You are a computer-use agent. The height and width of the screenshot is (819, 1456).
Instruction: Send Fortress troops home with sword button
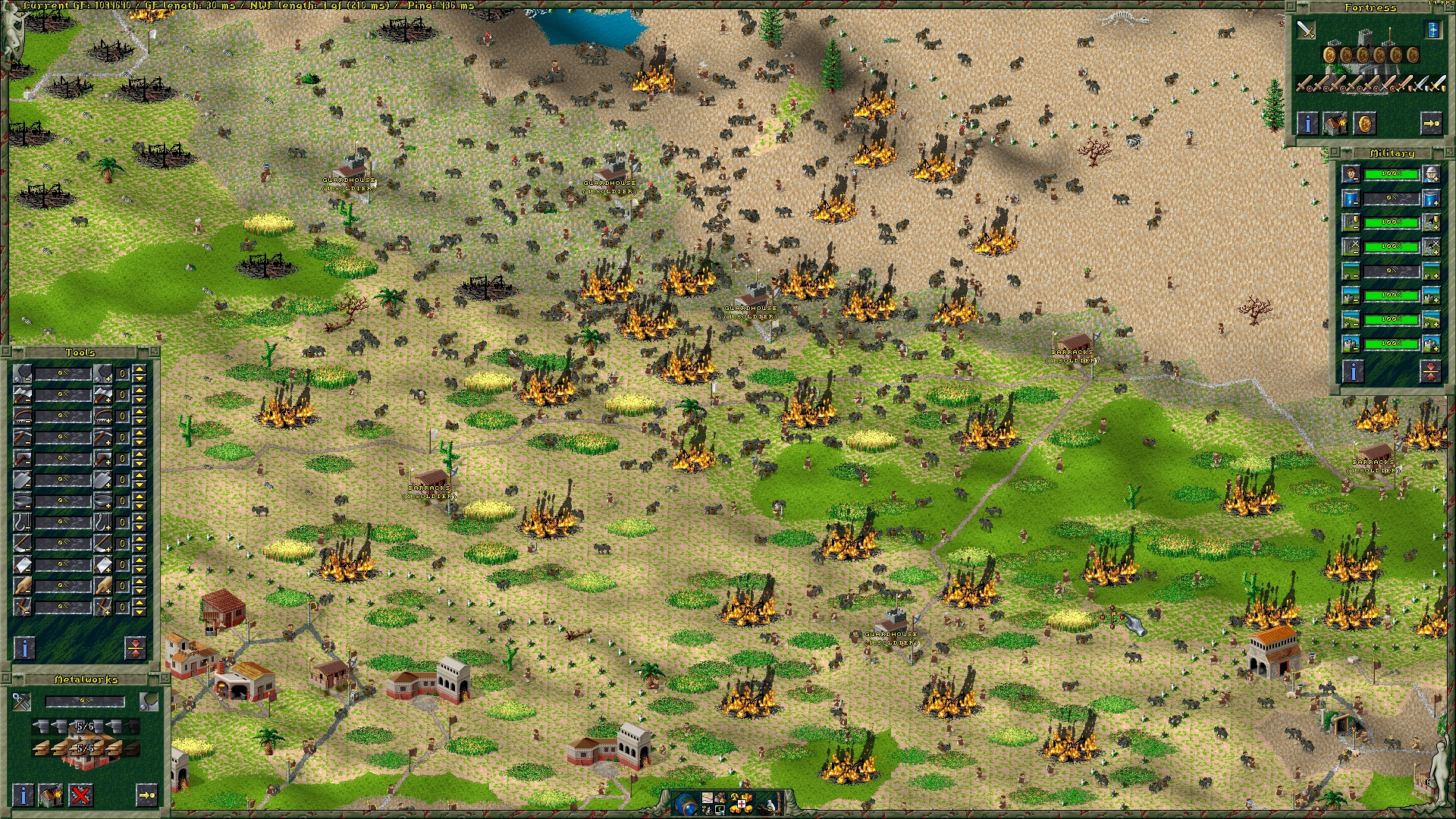click(x=1305, y=30)
